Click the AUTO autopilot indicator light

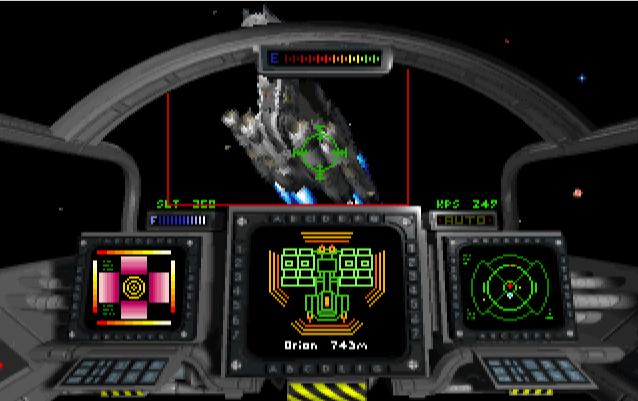pyautogui.click(x=465, y=218)
